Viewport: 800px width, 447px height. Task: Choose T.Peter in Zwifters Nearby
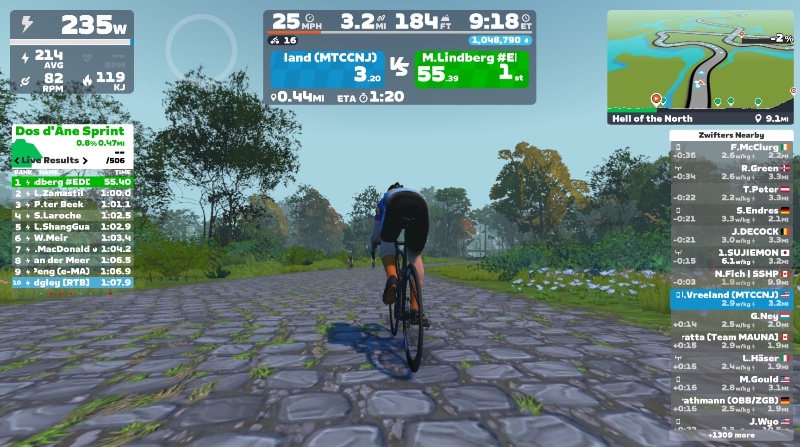(x=731, y=193)
